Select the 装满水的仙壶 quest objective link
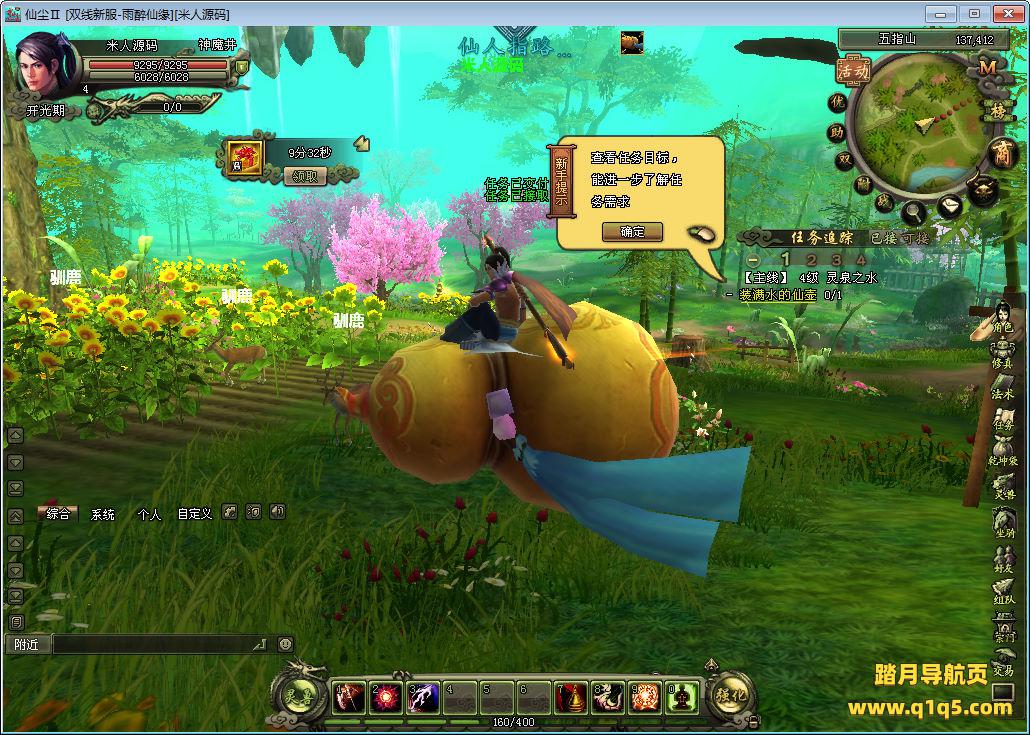Screen dimensions: 1030x735 [x=778, y=295]
